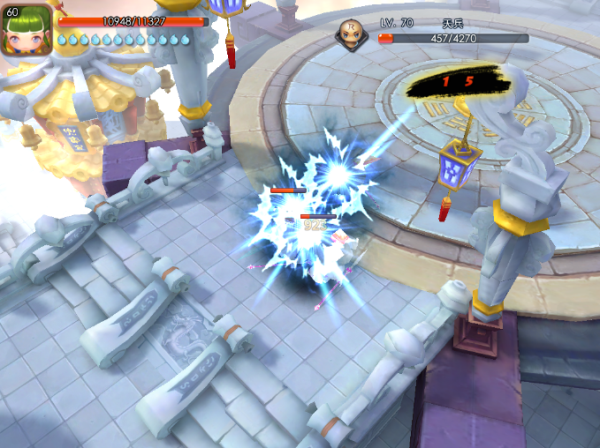The image size is (600, 448).
Task: Select the level 70 enemy portrait
Action: [x=352, y=32]
